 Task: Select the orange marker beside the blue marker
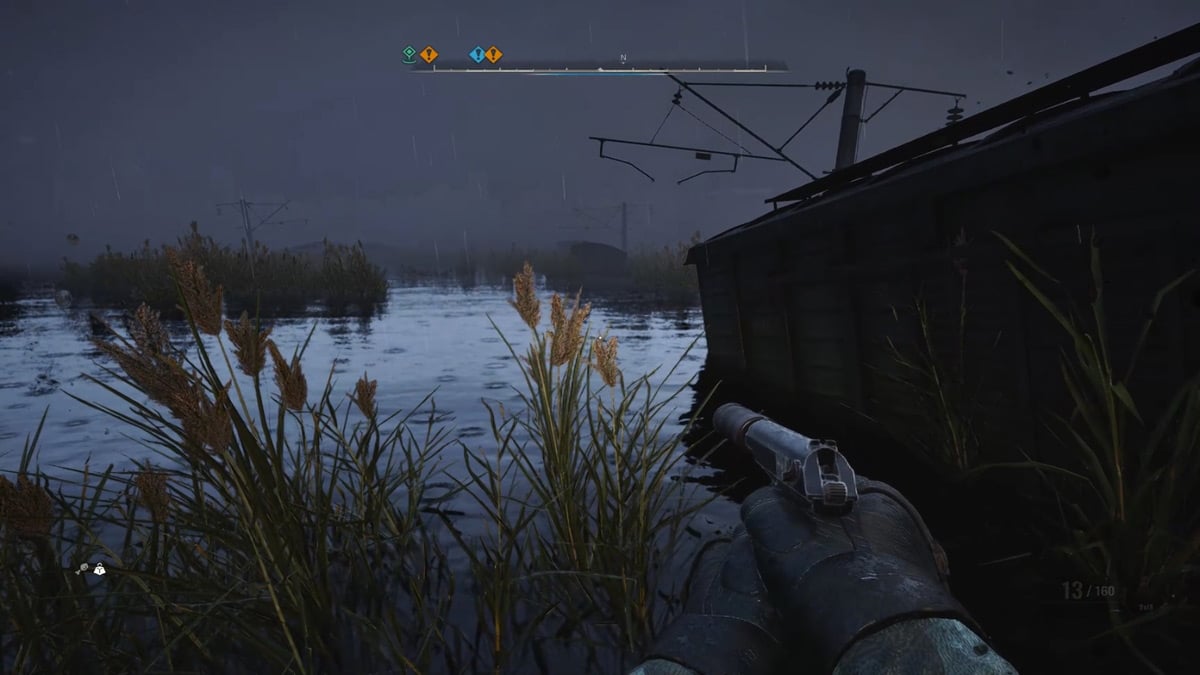click(494, 54)
